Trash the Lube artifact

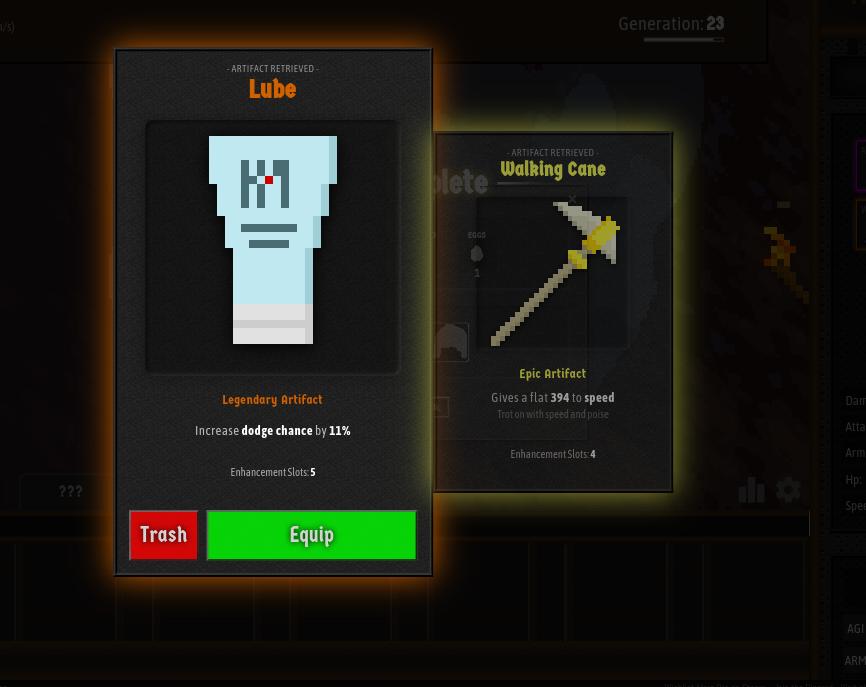pos(163,535)
